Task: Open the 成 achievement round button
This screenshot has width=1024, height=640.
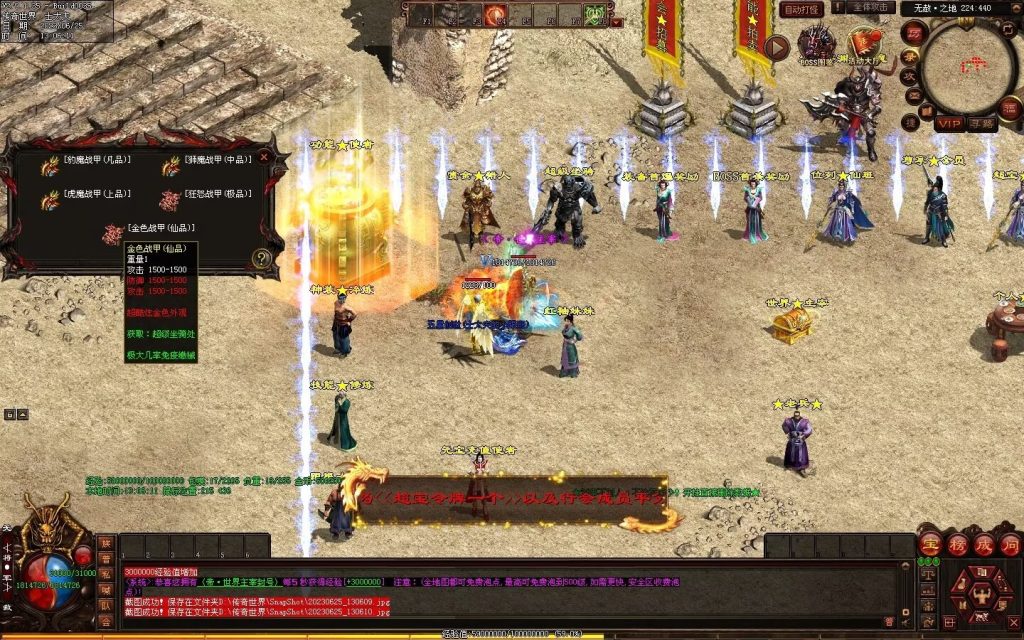Action: 984,546
